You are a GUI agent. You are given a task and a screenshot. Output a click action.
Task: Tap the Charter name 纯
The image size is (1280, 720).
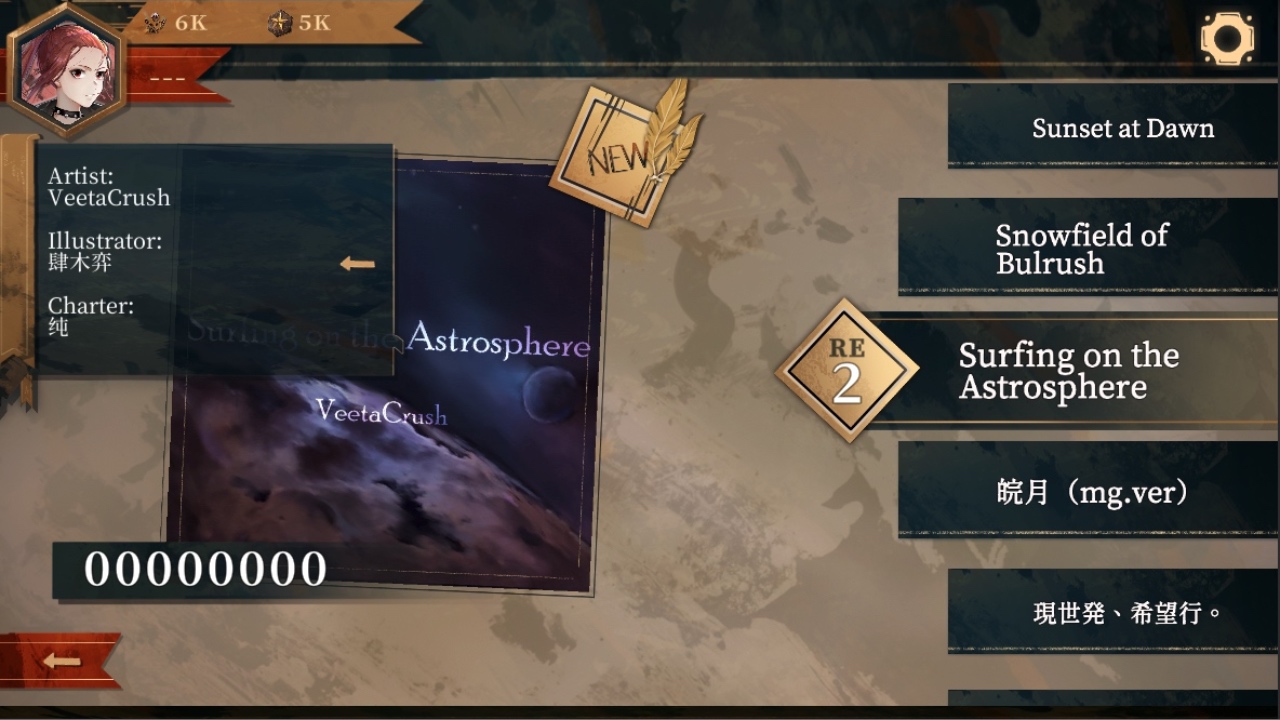[x=62, y=330]
